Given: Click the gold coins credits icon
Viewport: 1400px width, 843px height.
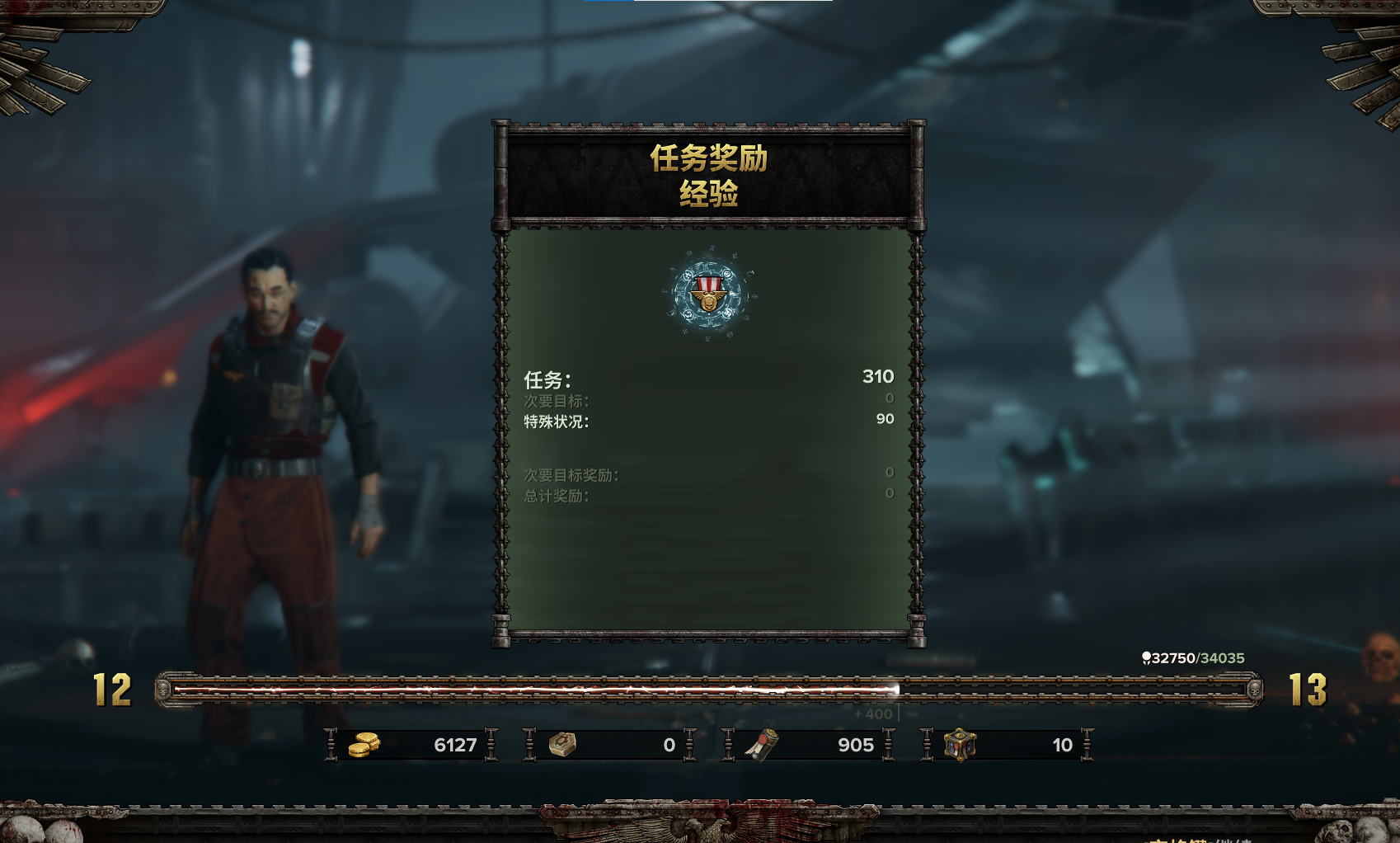Looking at the screenshot, I should pyautogui.click(x=363, y=745).
